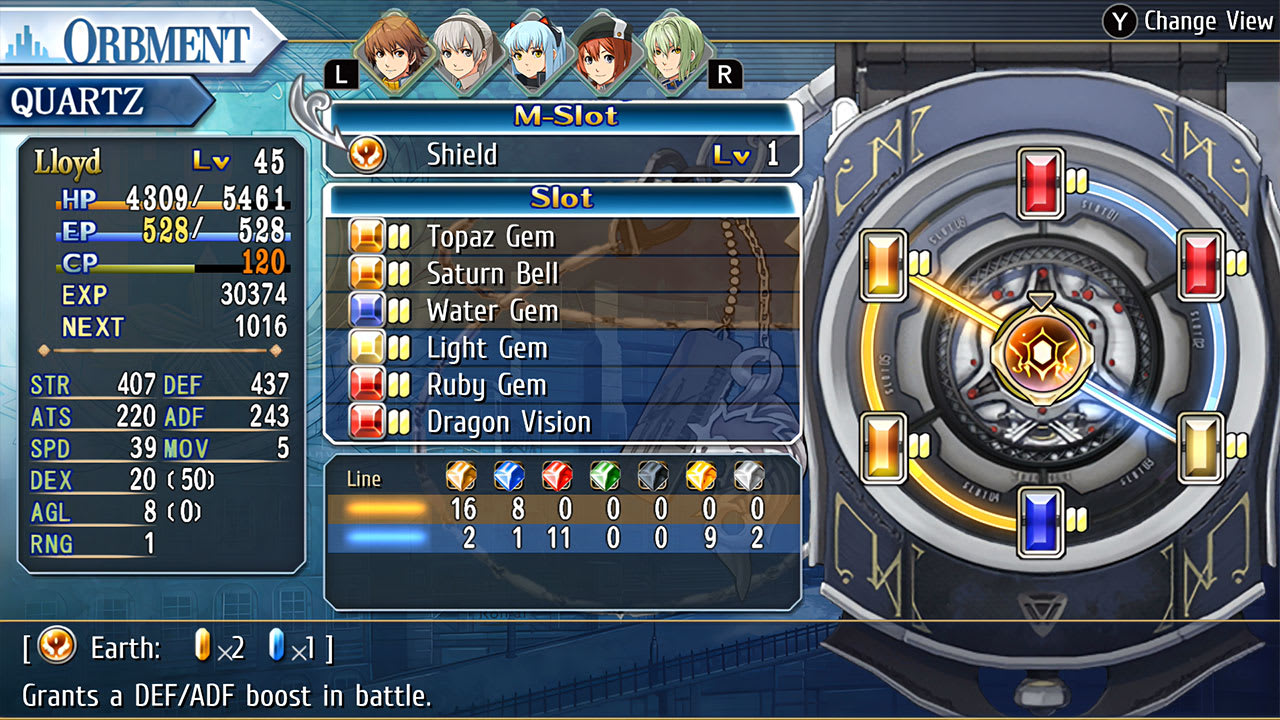Select the Topaz Gem quartz icon
1280x720 pixels.
pyautogui.click(x=366, y=237)
